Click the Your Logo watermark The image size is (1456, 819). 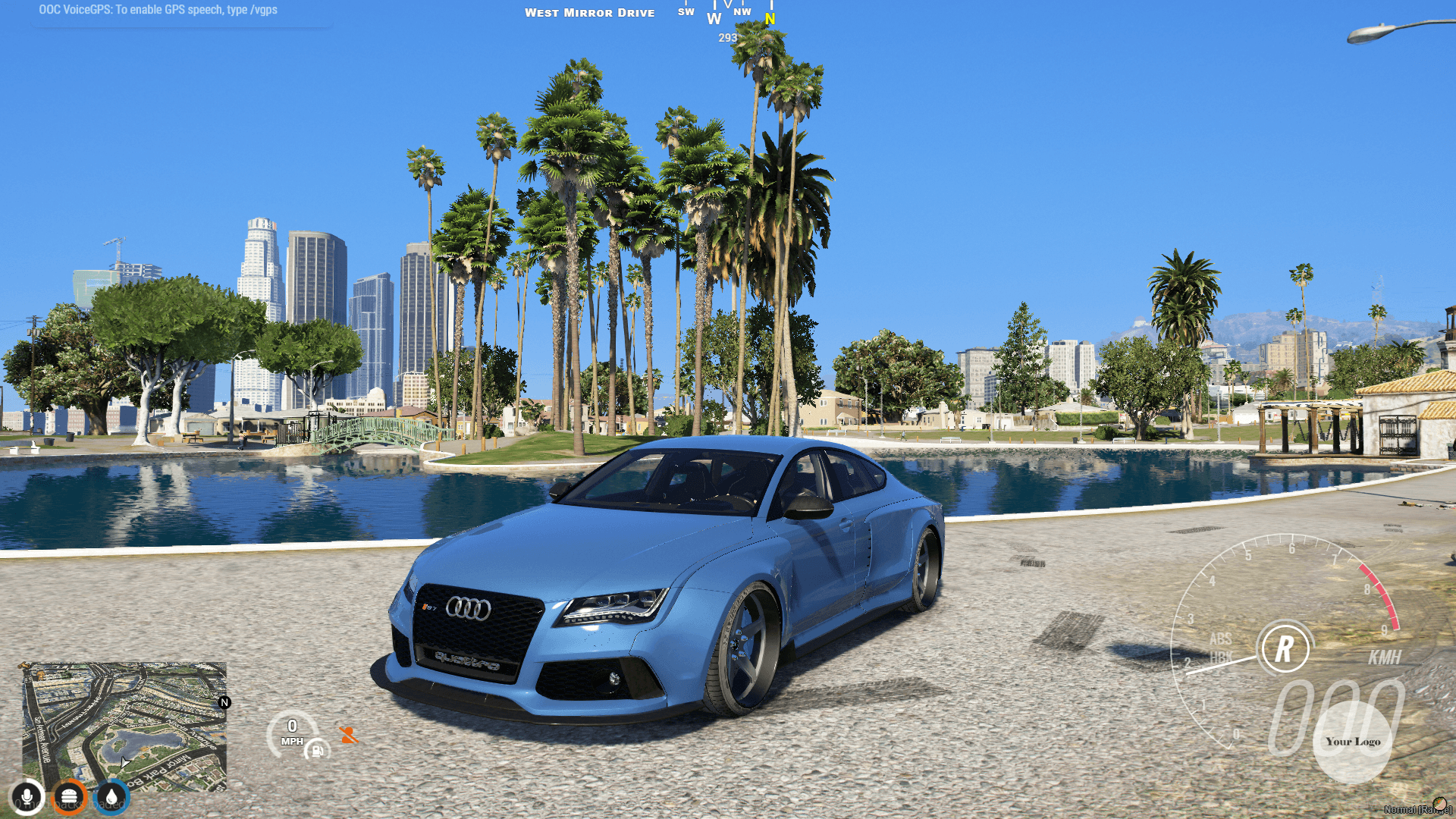[x=1352, y=742]
